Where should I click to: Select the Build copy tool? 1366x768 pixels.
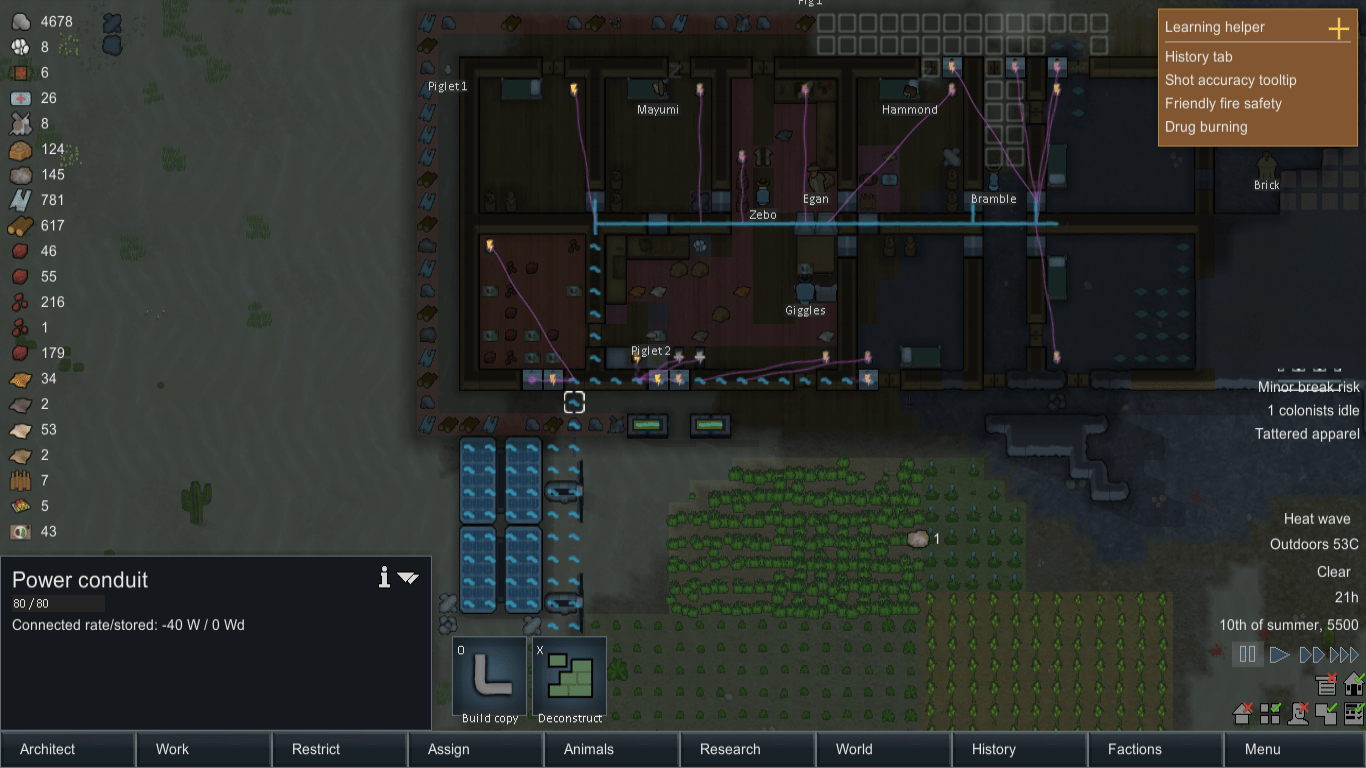(x=489, y=677)
